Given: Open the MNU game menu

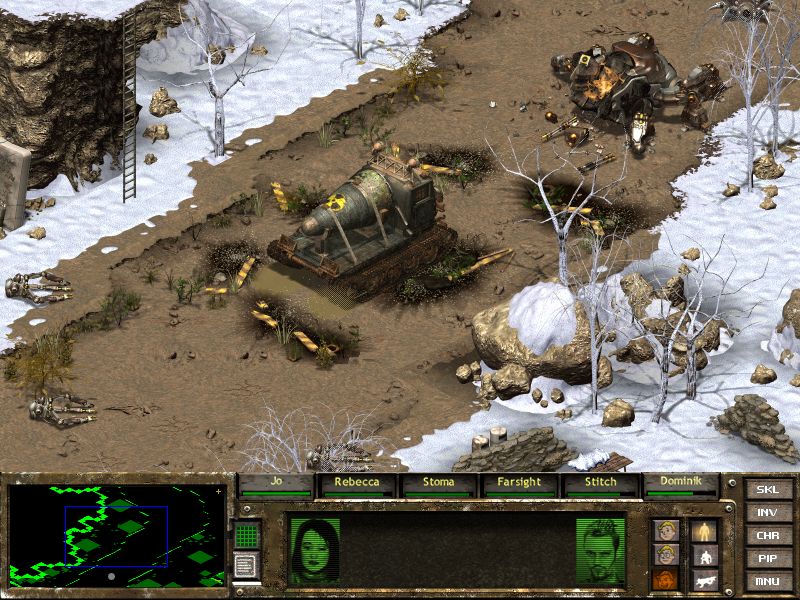Looking at the screenshot, I should (x=767, y=581).
